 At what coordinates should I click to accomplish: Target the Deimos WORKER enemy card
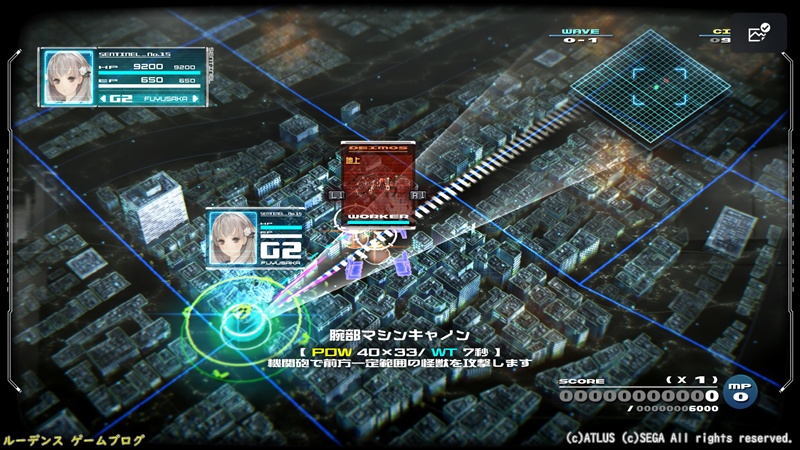click(x=376, y=181)
